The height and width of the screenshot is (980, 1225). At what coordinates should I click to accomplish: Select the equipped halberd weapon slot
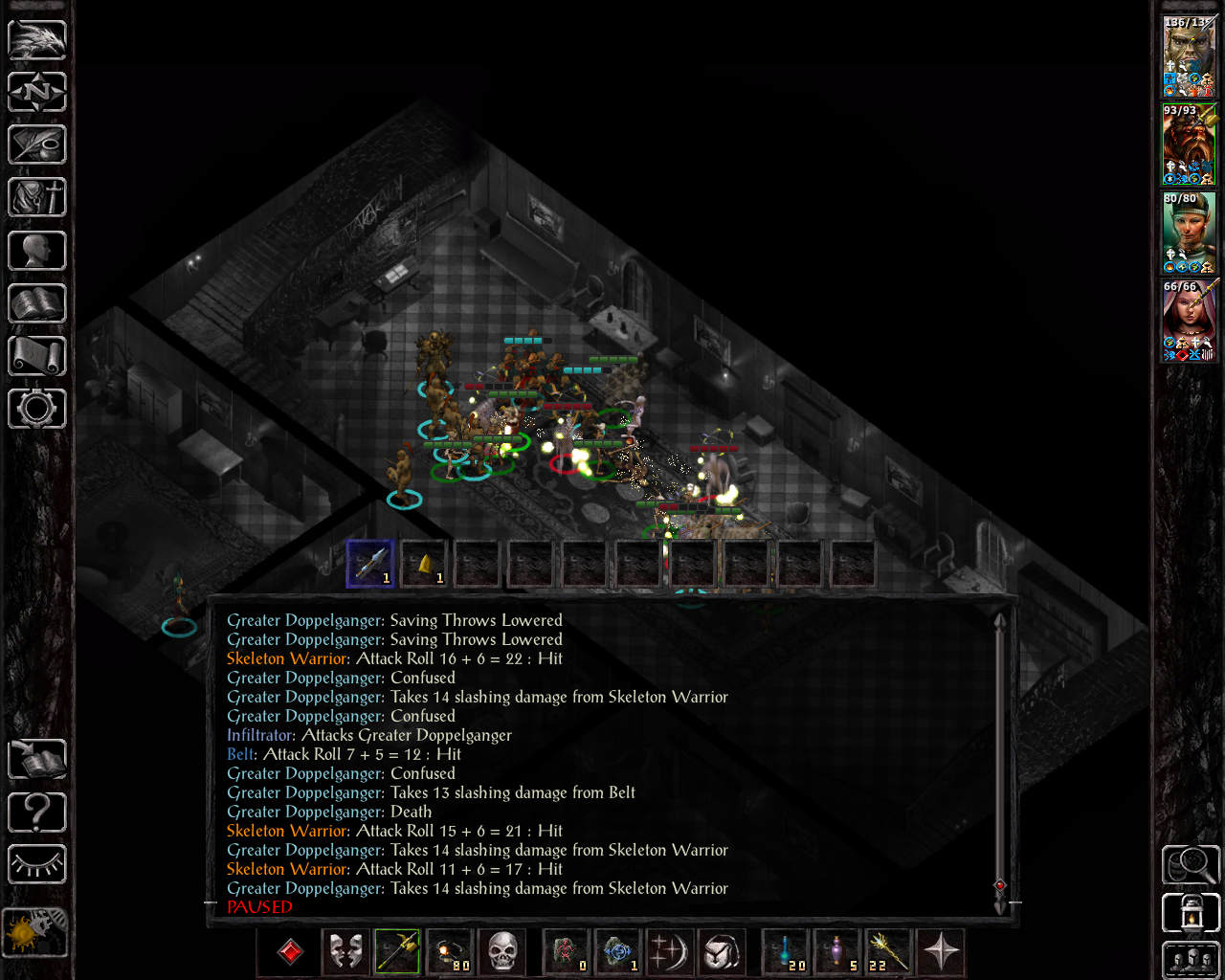(x=398, y=952)
